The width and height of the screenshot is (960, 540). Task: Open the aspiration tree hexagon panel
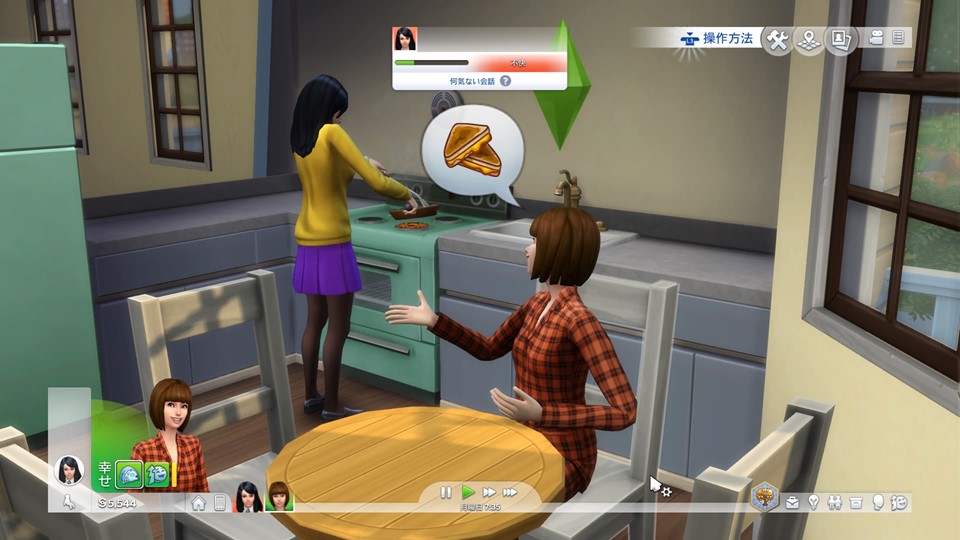pos(765,496)
